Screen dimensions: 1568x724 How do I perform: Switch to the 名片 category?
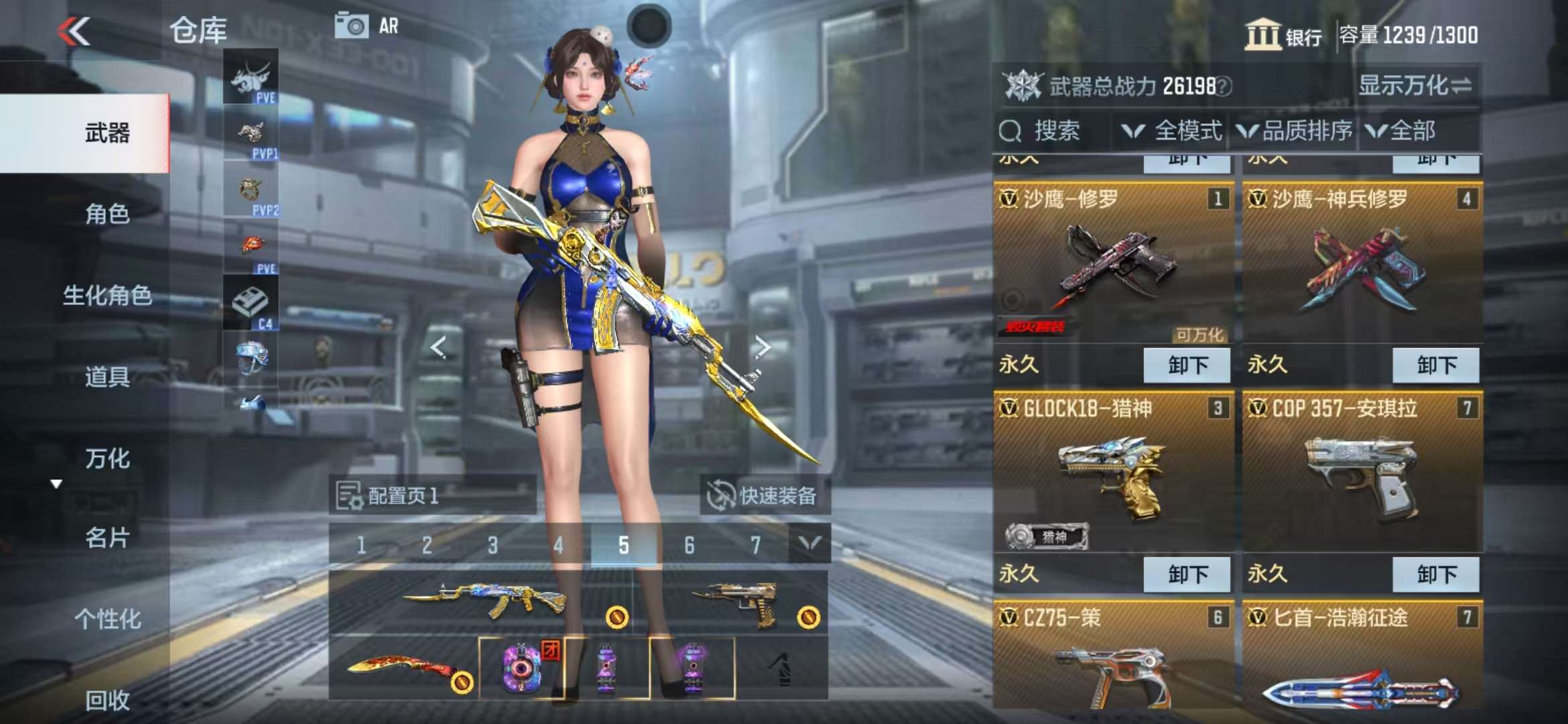click(x=107, y=538)
